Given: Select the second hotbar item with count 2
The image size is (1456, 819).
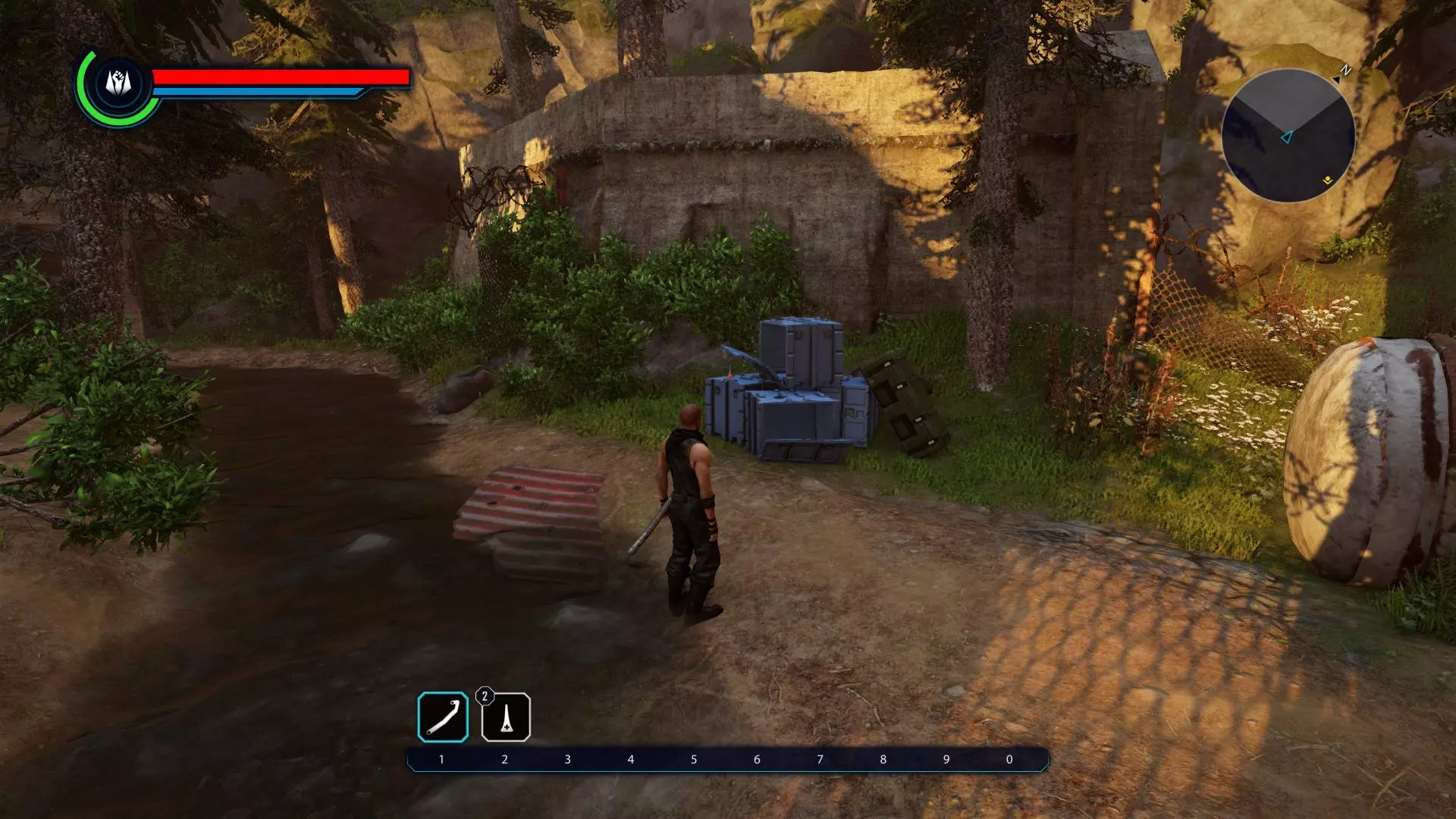Looking at the screenshot, I should tap(506, 717).
